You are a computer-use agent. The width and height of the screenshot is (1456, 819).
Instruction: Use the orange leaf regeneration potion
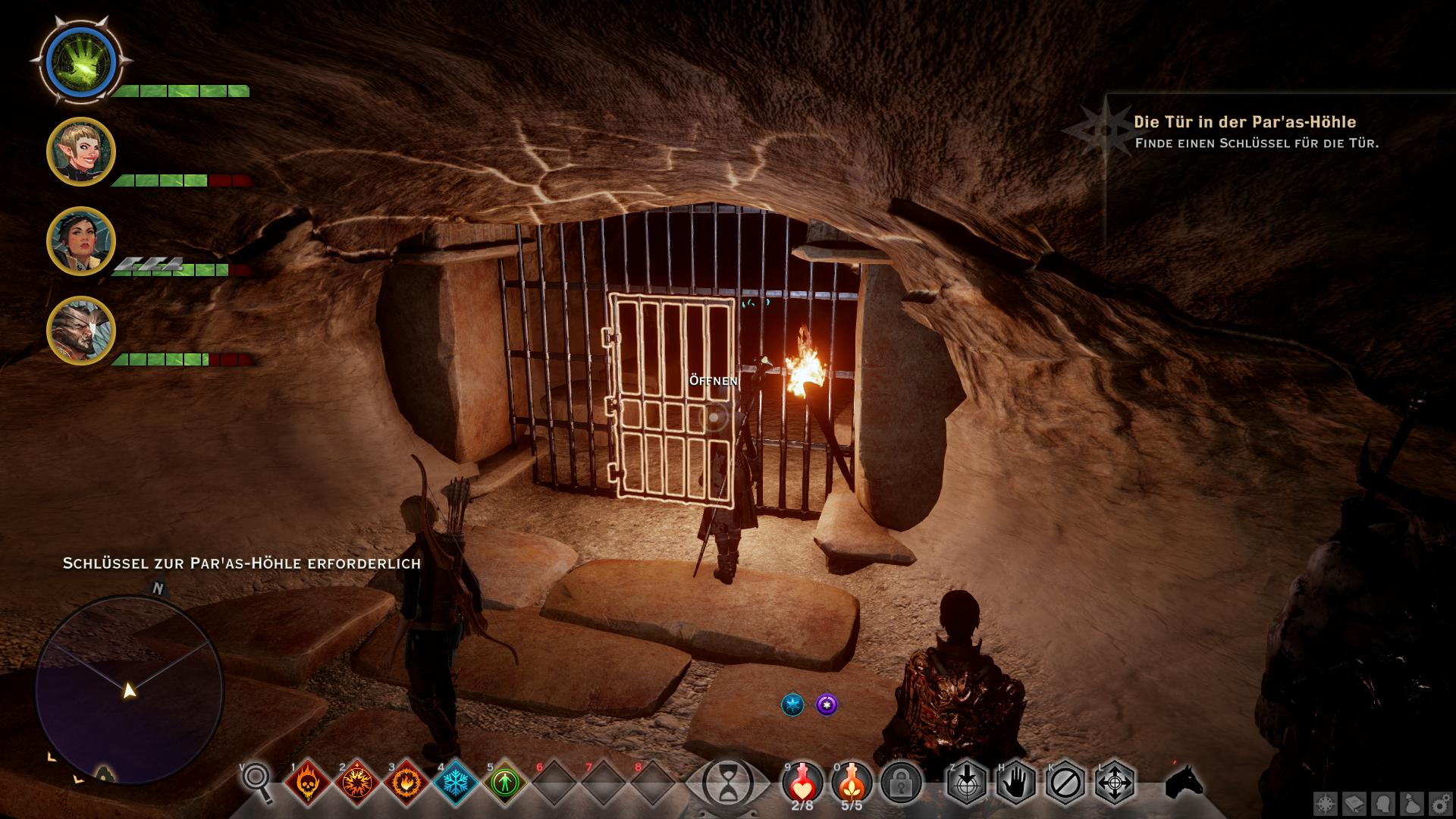tap(852, 780)
